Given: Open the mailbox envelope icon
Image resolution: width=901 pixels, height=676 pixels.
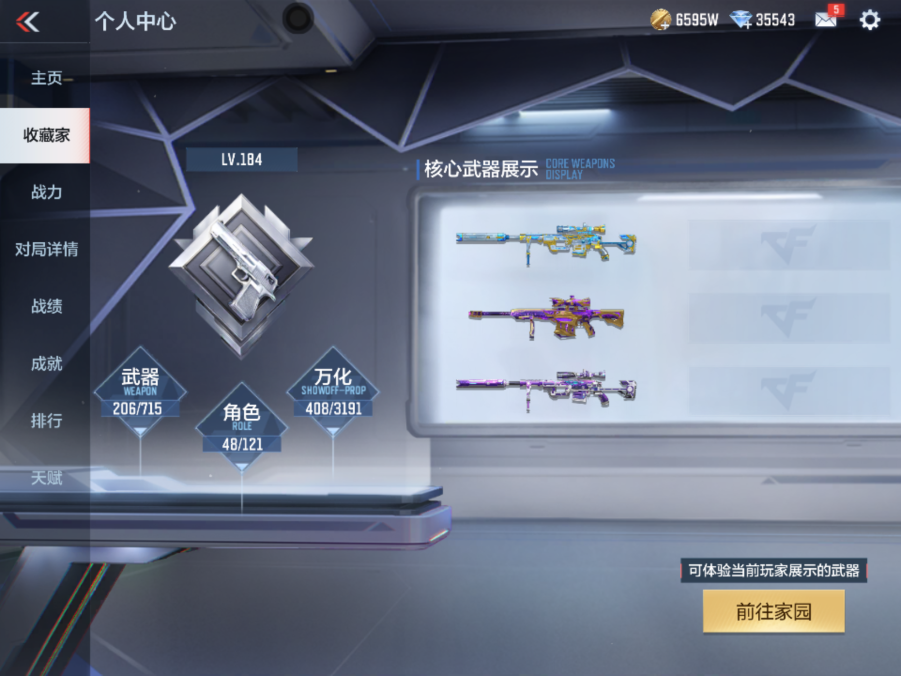Looking at the screenshot, I should point(826,19).
